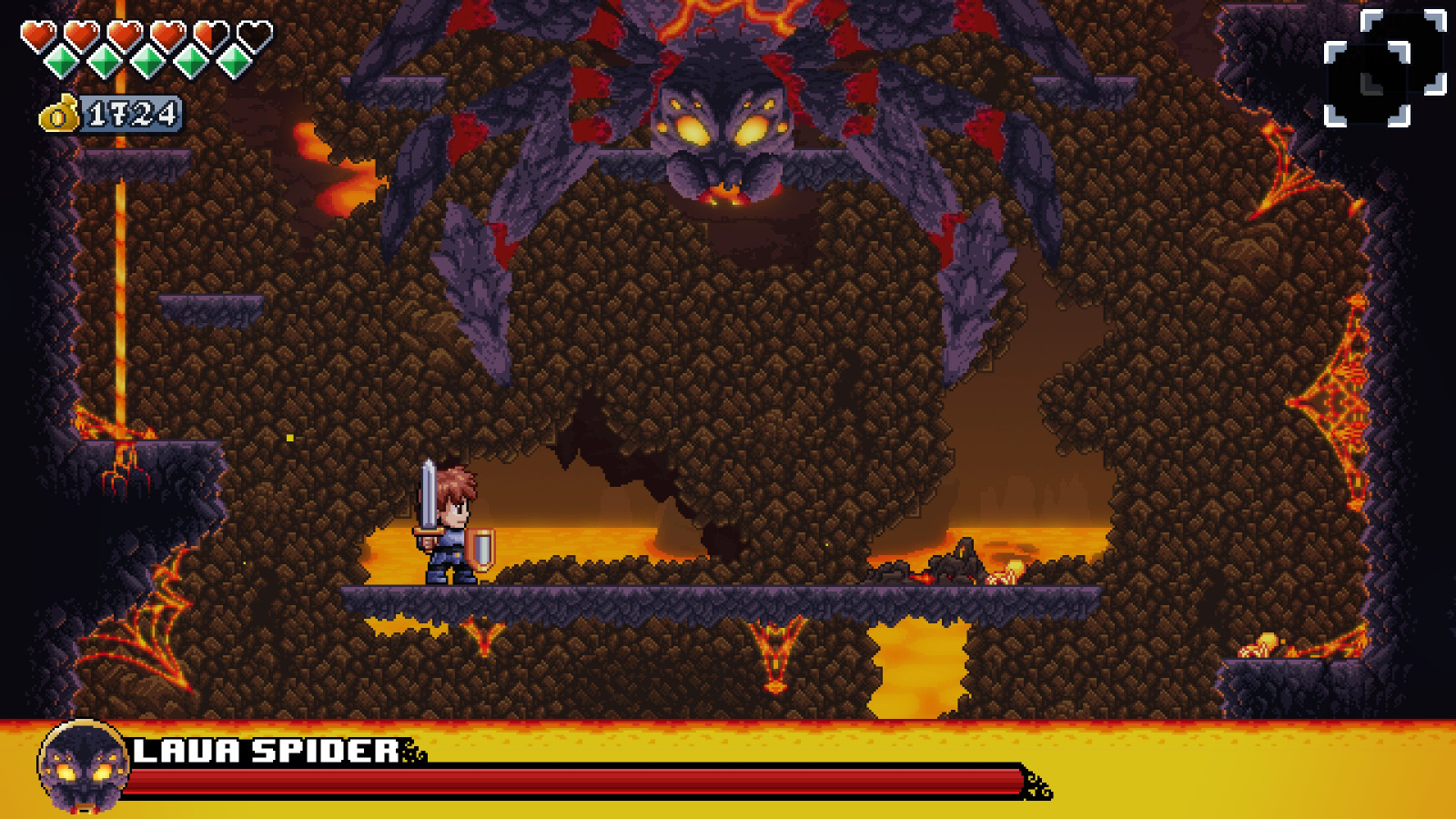Click the coin pouch icon in HUD
Screen dimensions: 1456x819
click(57, 115)
